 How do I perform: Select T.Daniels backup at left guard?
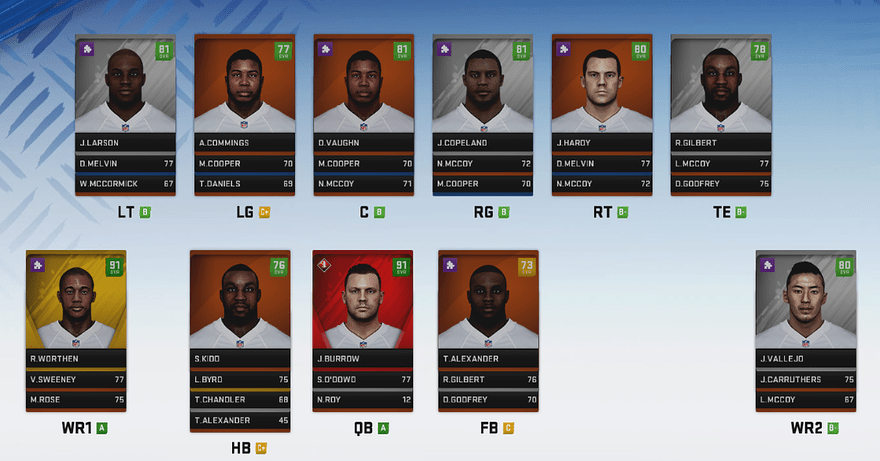(243, 184)
